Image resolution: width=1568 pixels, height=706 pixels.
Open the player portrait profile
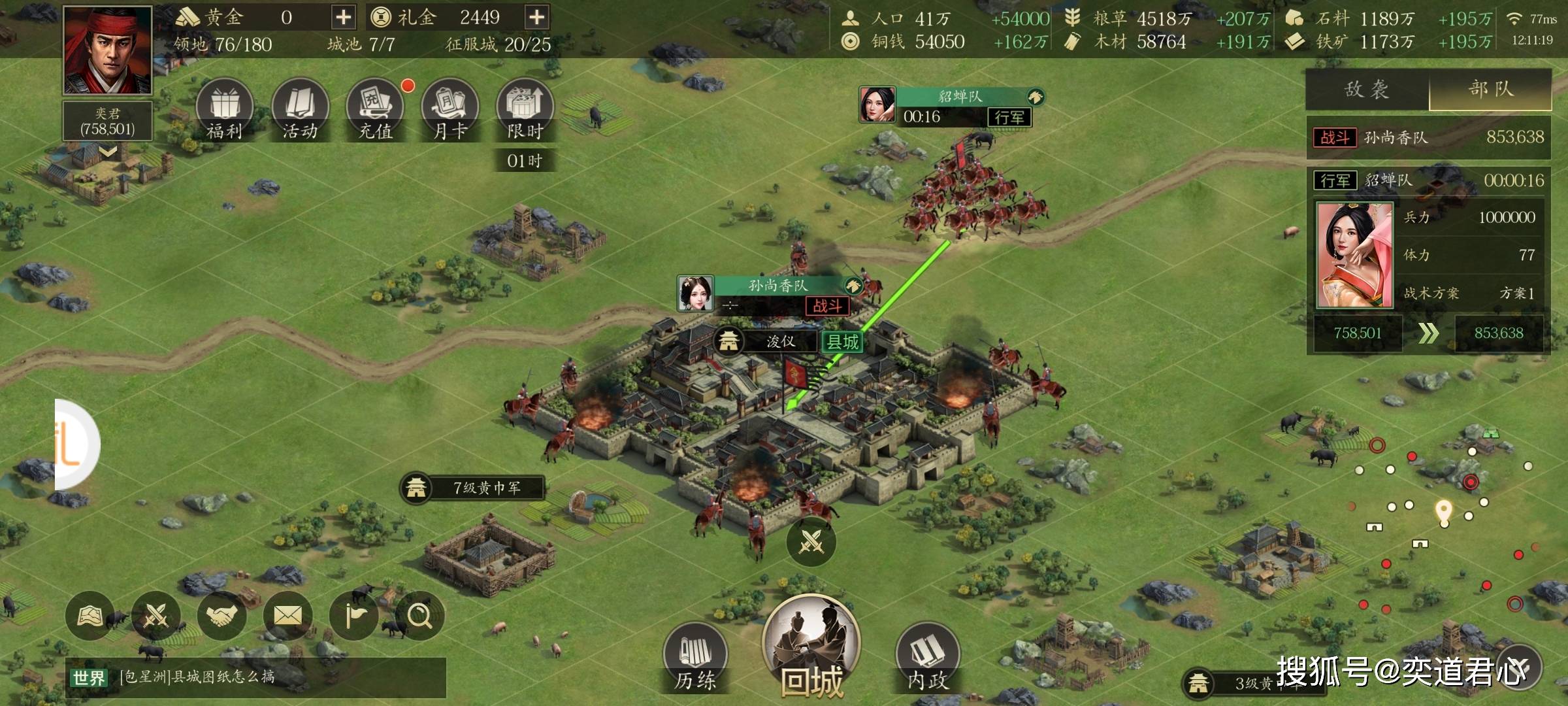coord(108,50)
